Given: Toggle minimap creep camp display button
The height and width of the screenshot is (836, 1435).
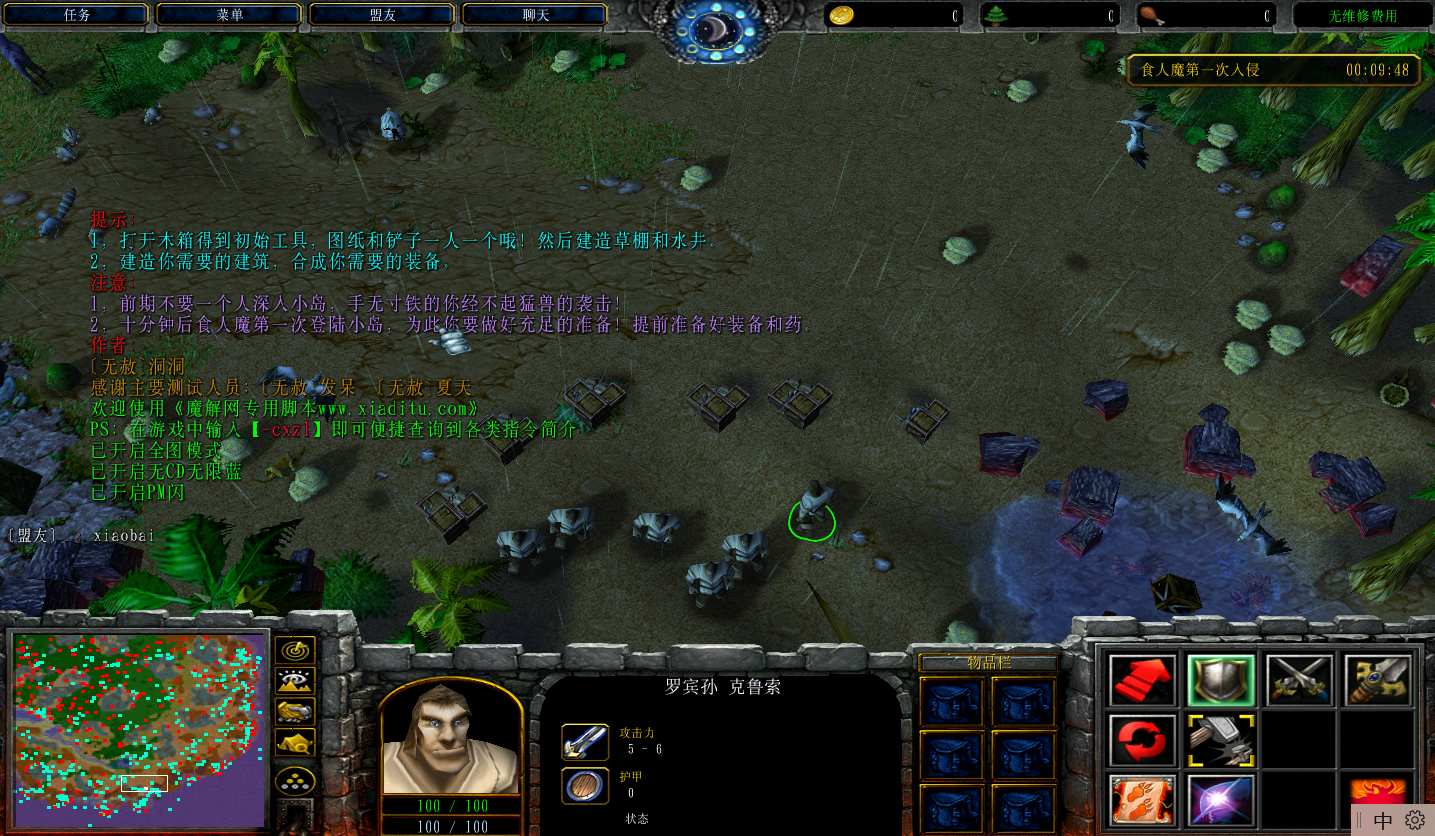Looking at the screenshot, I should (295, 743).
